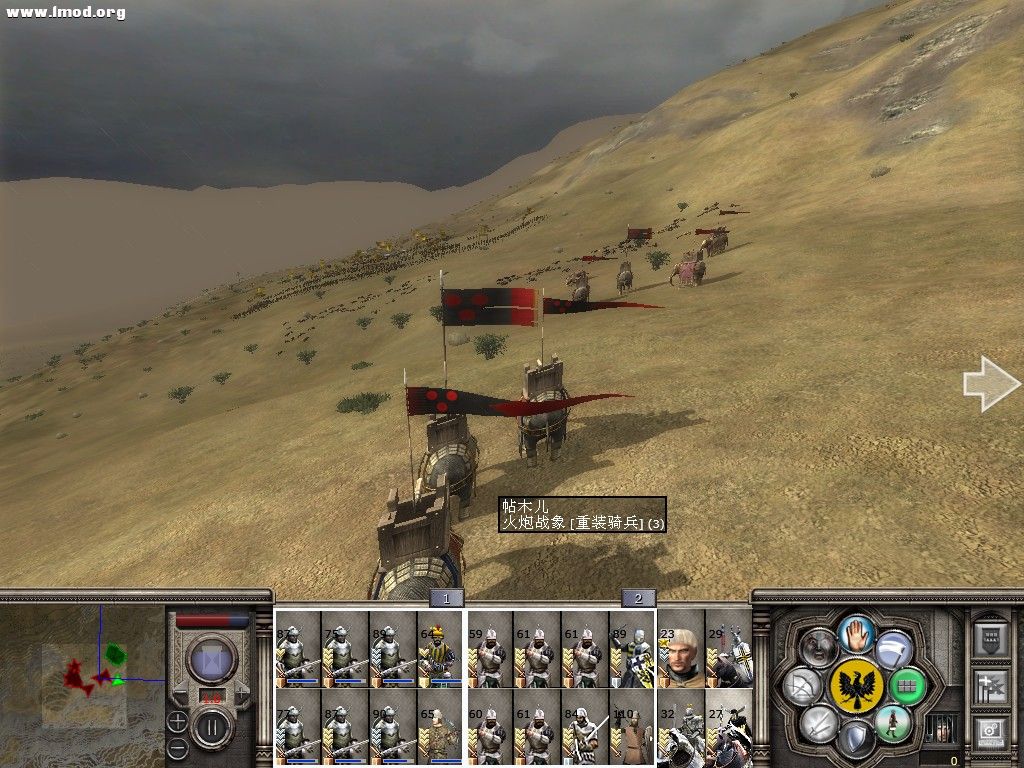The width and height of the screenshot is (1024, 768).
Task: Click the black eagle faction emblem
Action: [x=856, y=686]
